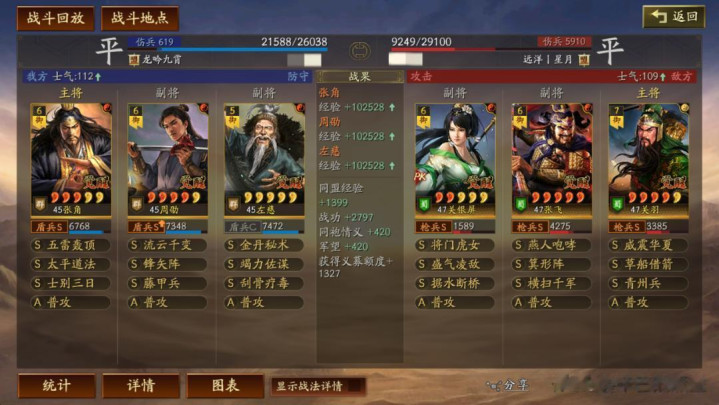This screenshot has height=405, width=719.
Task: Toggle the 显示战法详情 option
Action: click(x=317, y=385)
